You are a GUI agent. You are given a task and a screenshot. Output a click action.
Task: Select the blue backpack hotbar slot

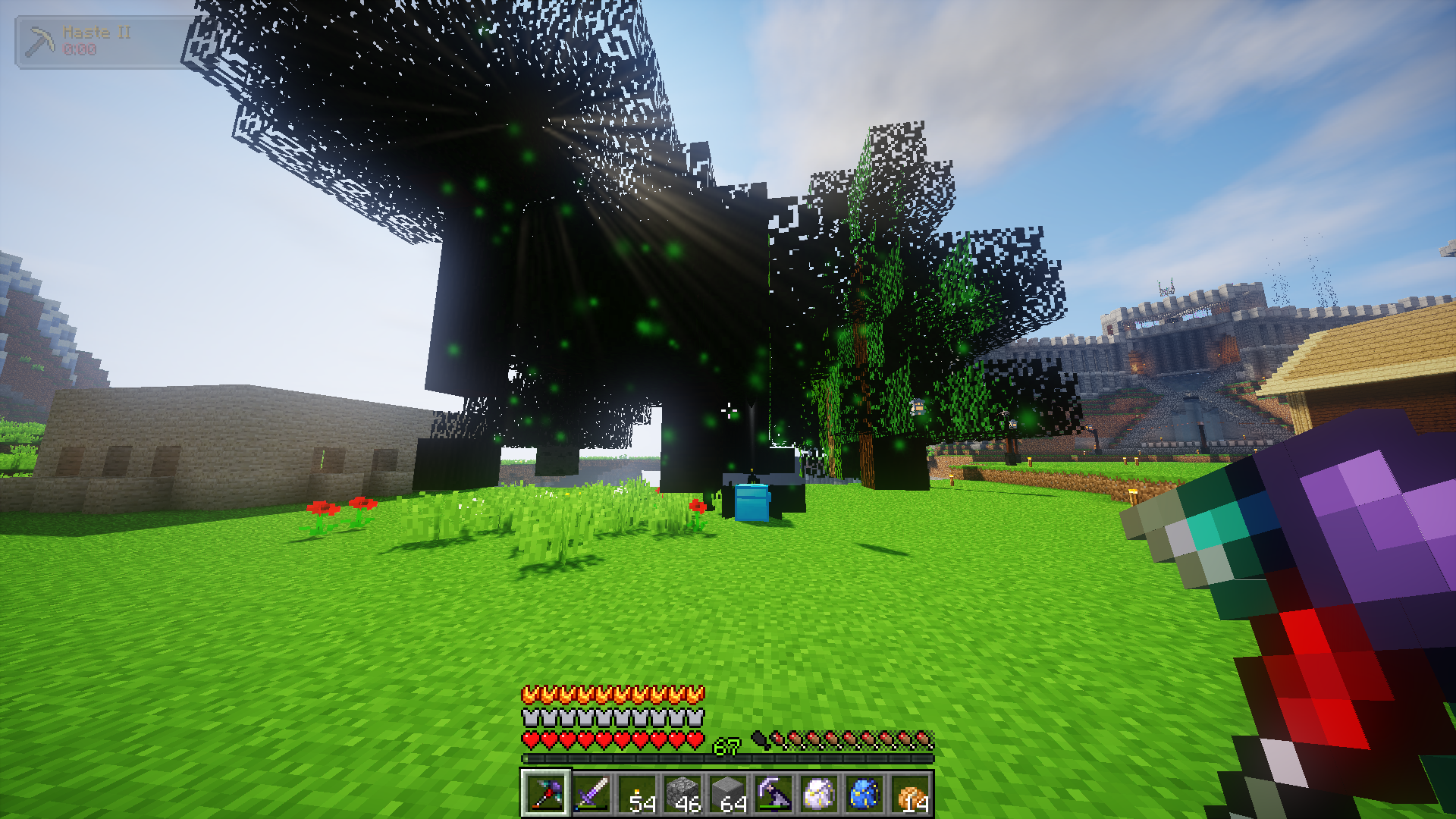(x=864, y=794)
